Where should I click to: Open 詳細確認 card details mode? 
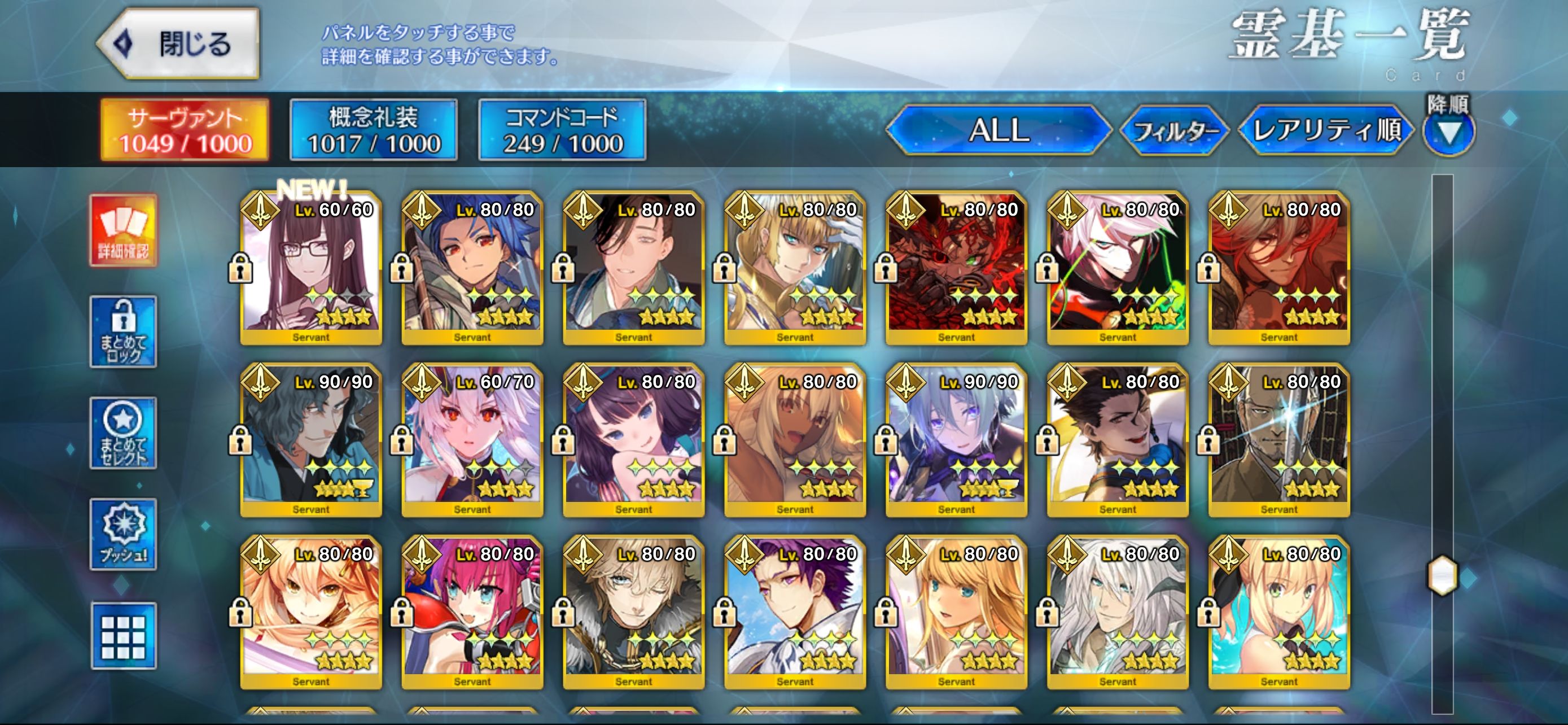pos(124,231)
